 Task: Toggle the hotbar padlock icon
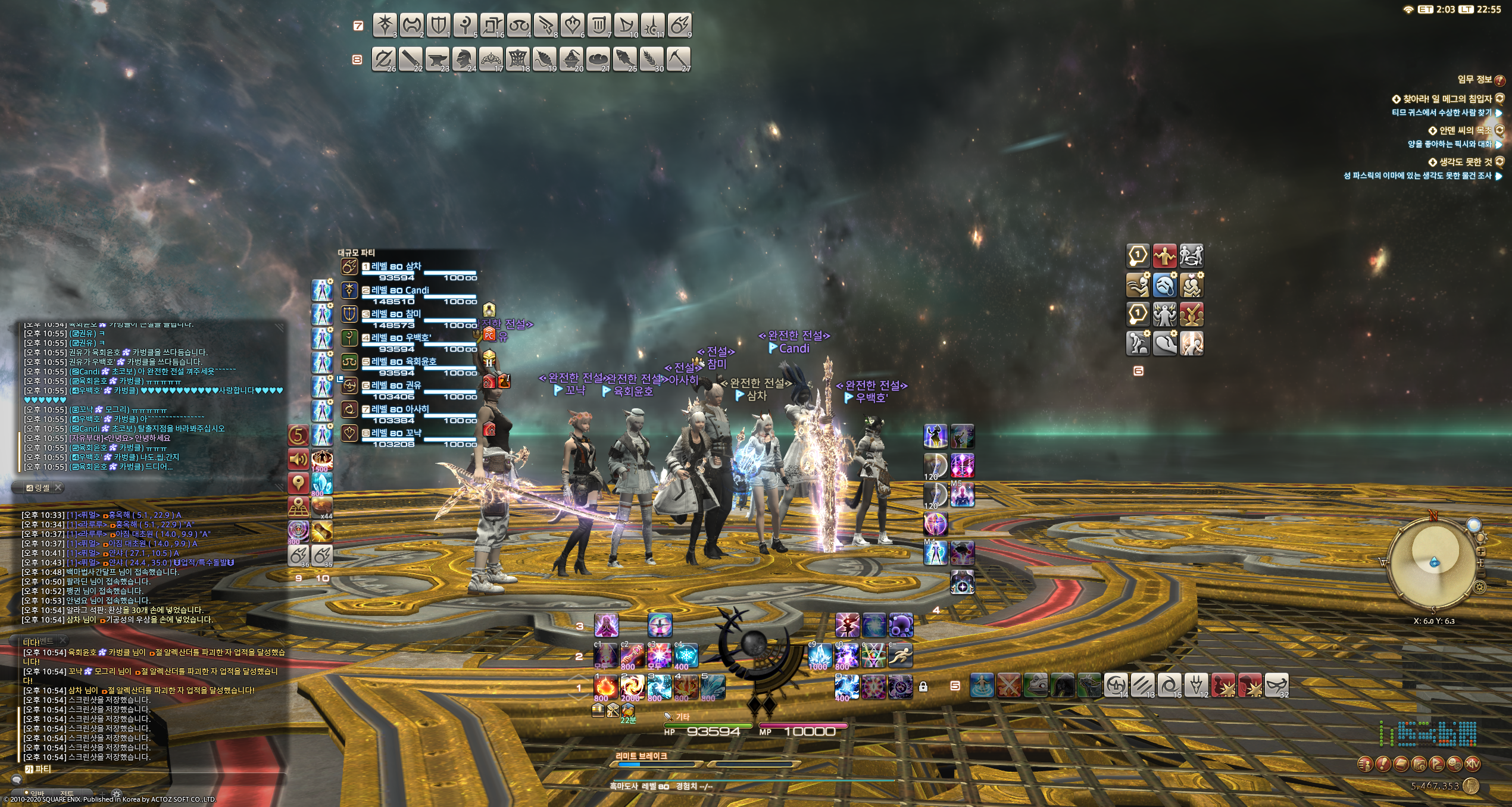[x=923, y=687]
